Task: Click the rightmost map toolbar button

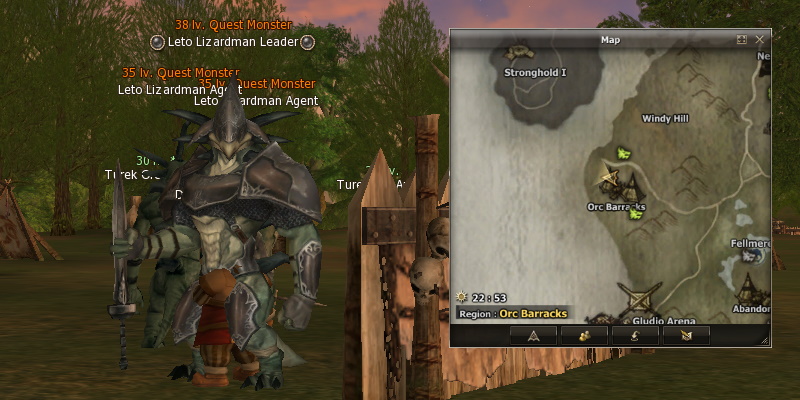Action: [x=684, y=336]
